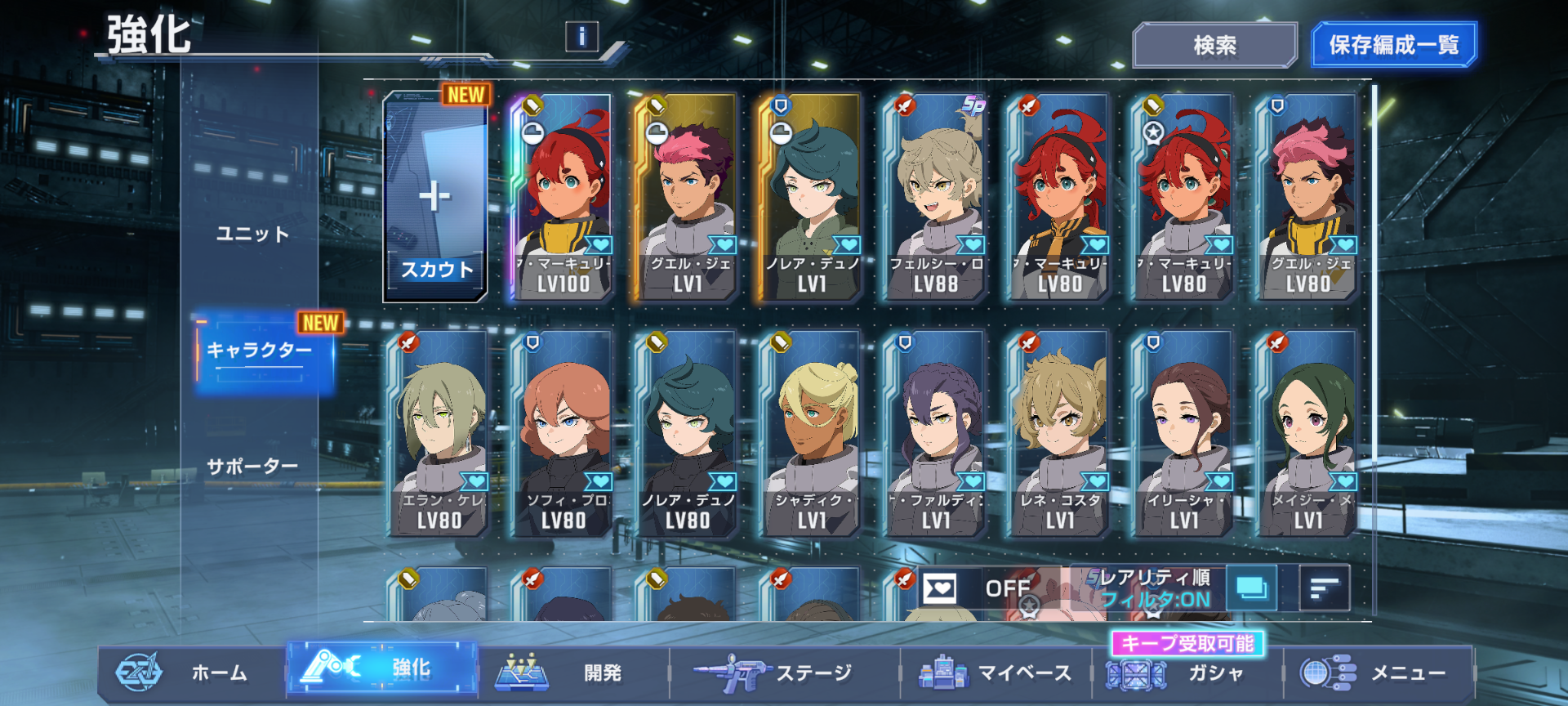Image resolution: width=1568 pixels, height=706 pixels.
Task: Open the 保存編成一覧 saved formations list
Action: (x=1393, y=45)
